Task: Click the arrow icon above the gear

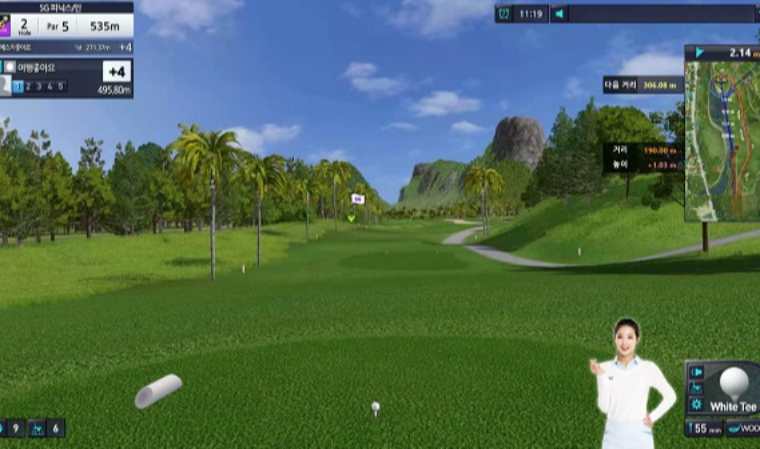Action: click(697, 372)
